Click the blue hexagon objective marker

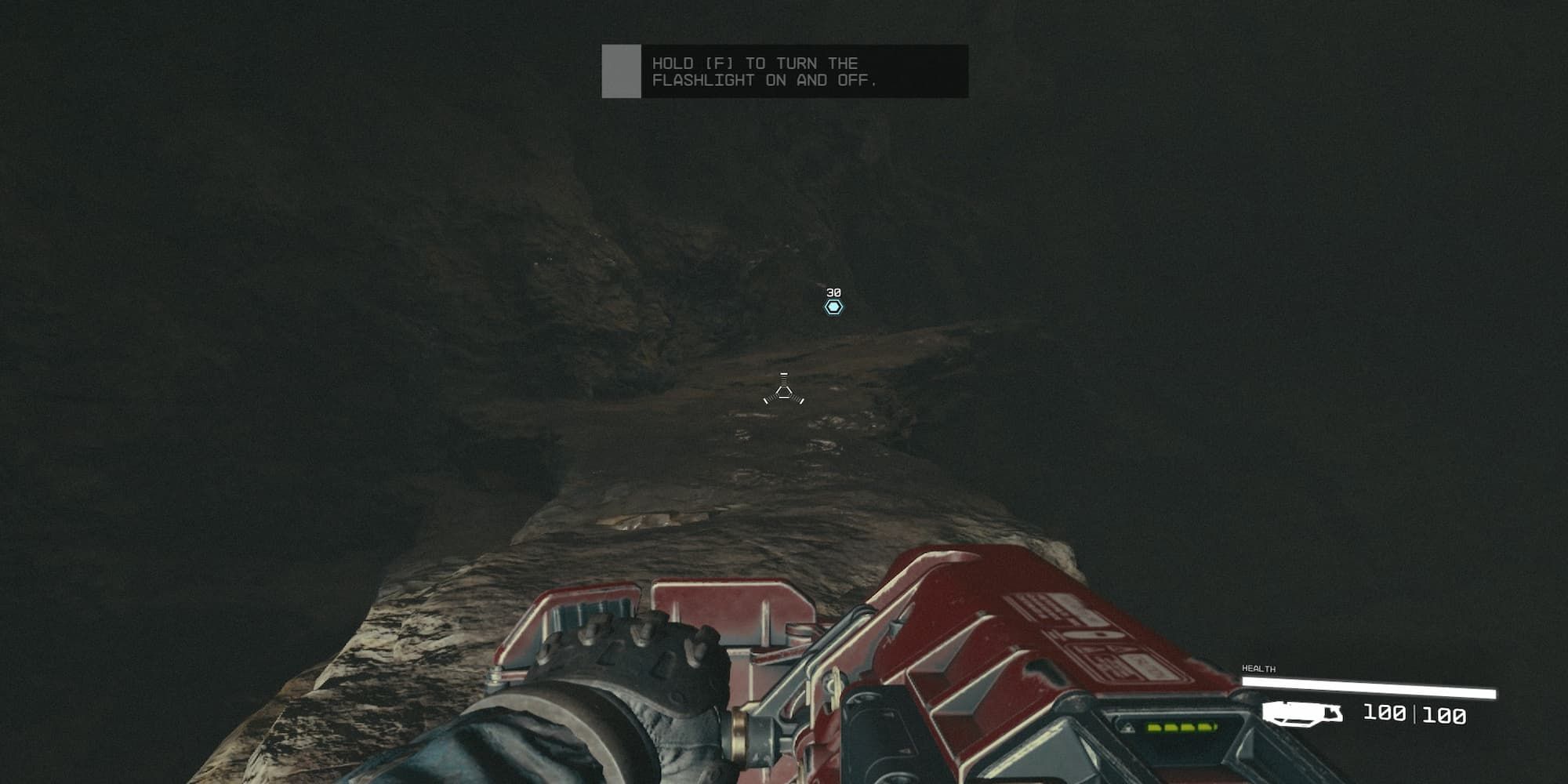(x=833, y=307)
